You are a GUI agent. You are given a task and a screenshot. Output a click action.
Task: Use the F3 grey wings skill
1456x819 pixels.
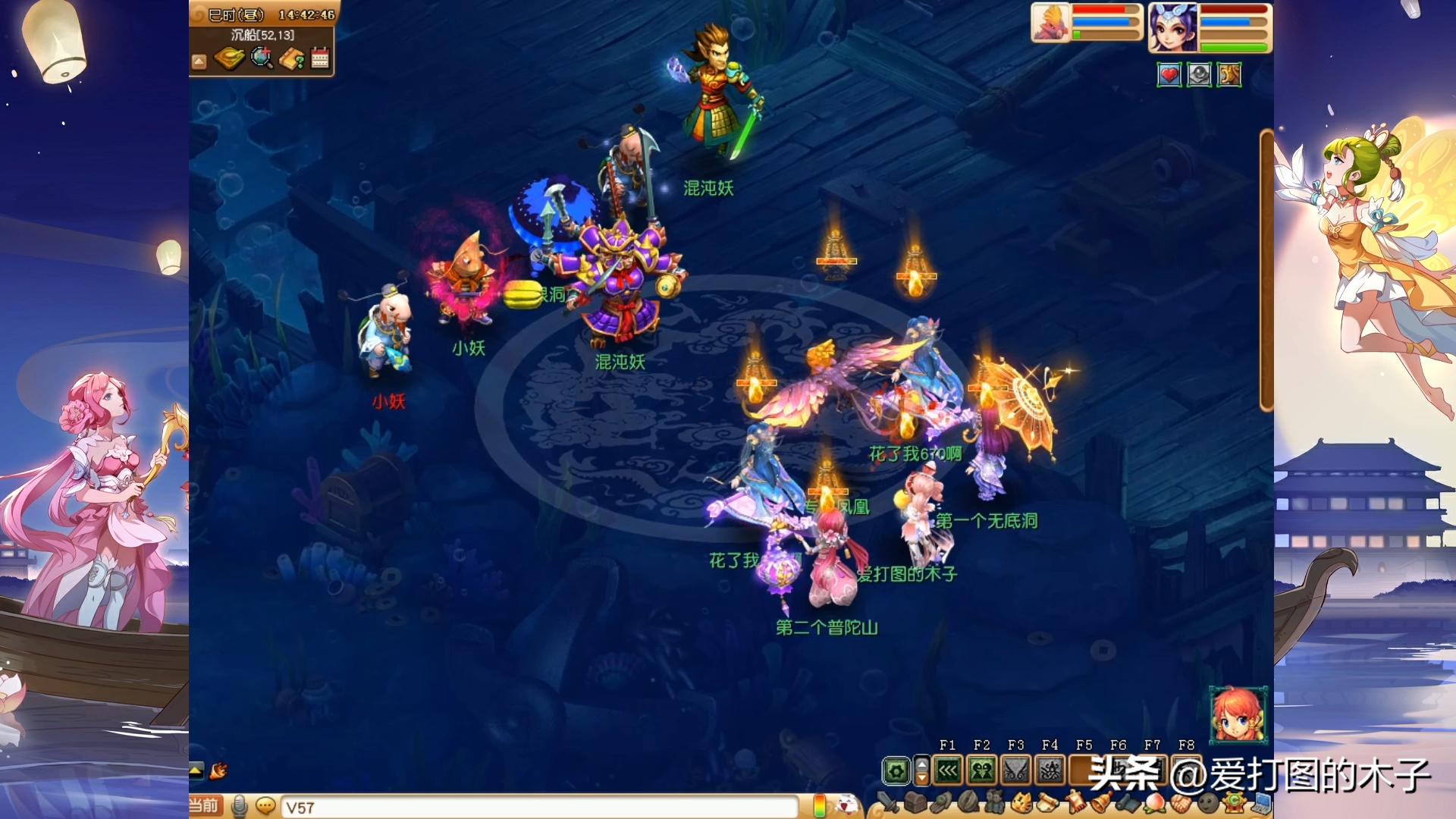pyautogui.click(x=1015, y=771)
